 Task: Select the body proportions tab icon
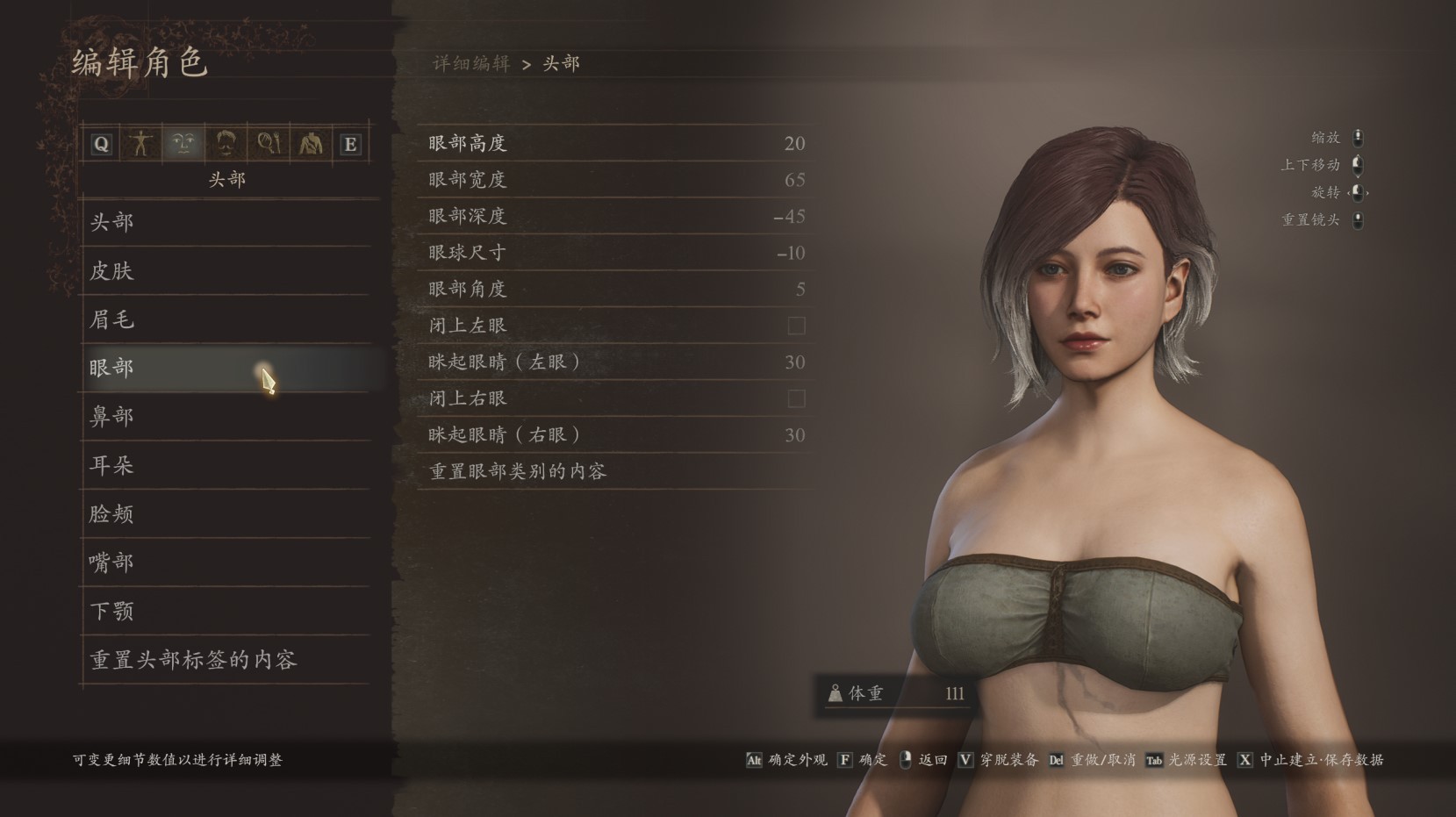[142, 144]
